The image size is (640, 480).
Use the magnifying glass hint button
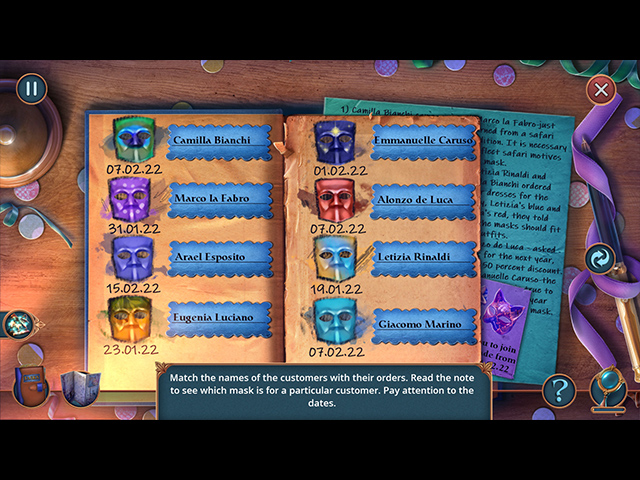pos(608,388)
